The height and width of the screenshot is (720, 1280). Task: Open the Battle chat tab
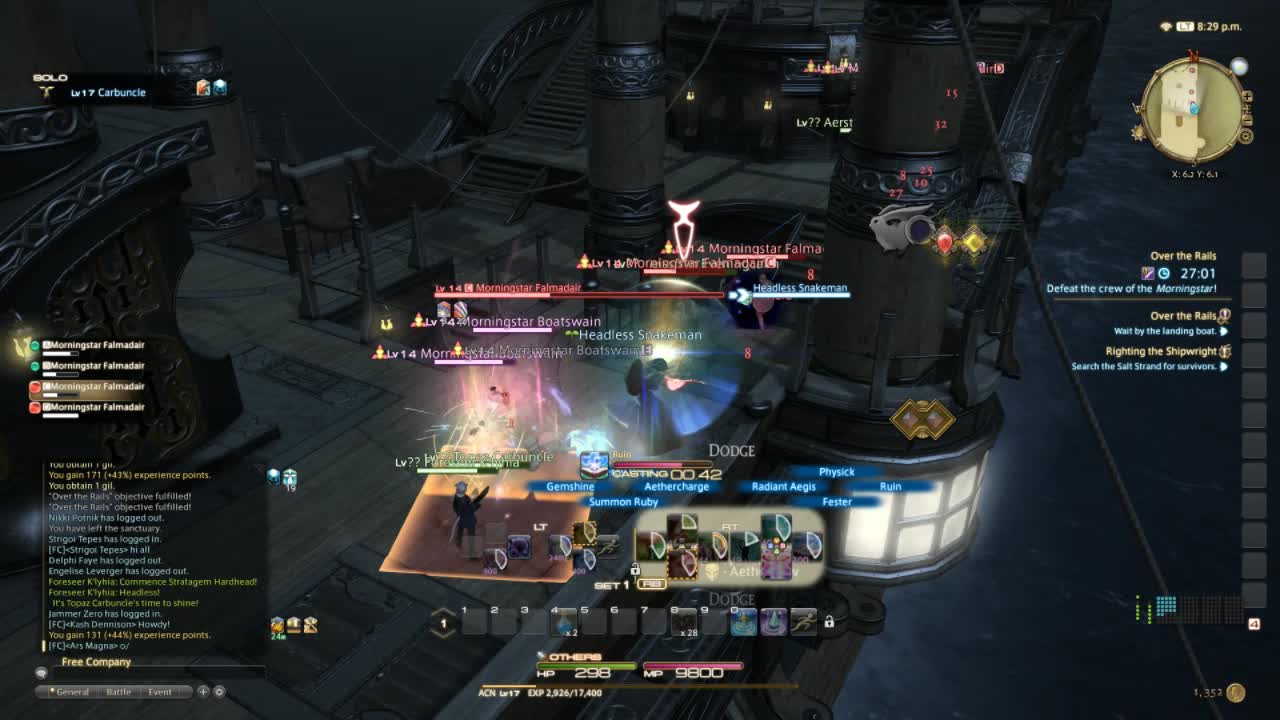(x=119, y=692)
